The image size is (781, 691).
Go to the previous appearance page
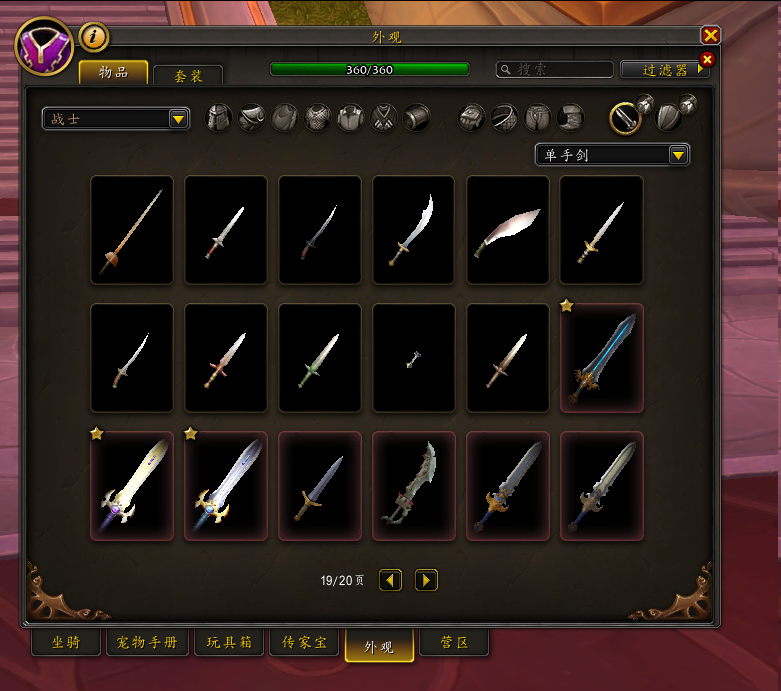pos(390,580)
